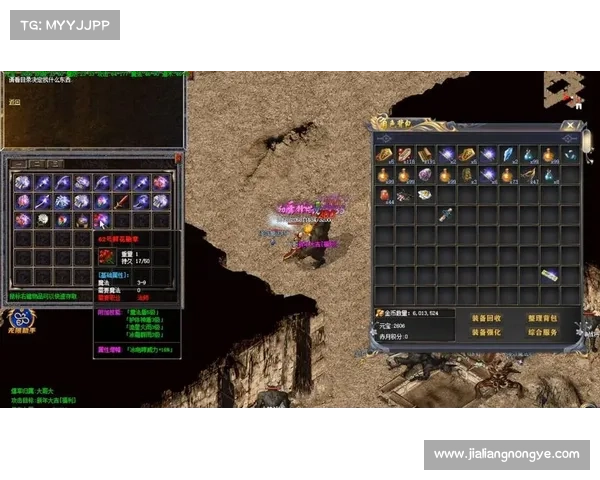Open the 无限助手 helper emblem
This screenshot has height=480, width=600.
click(x=20, y=320)
